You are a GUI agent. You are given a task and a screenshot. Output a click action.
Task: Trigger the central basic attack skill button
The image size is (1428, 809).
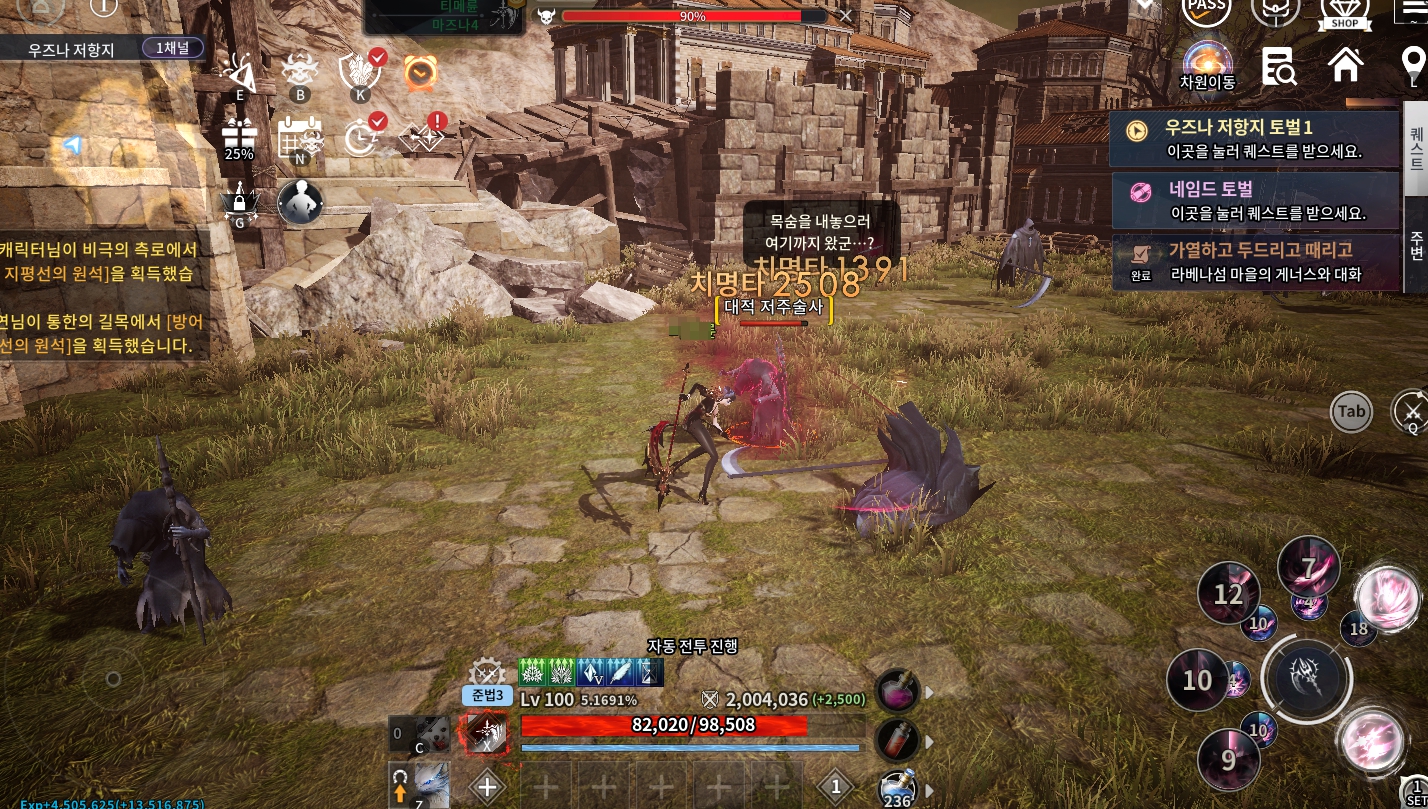1307,680
